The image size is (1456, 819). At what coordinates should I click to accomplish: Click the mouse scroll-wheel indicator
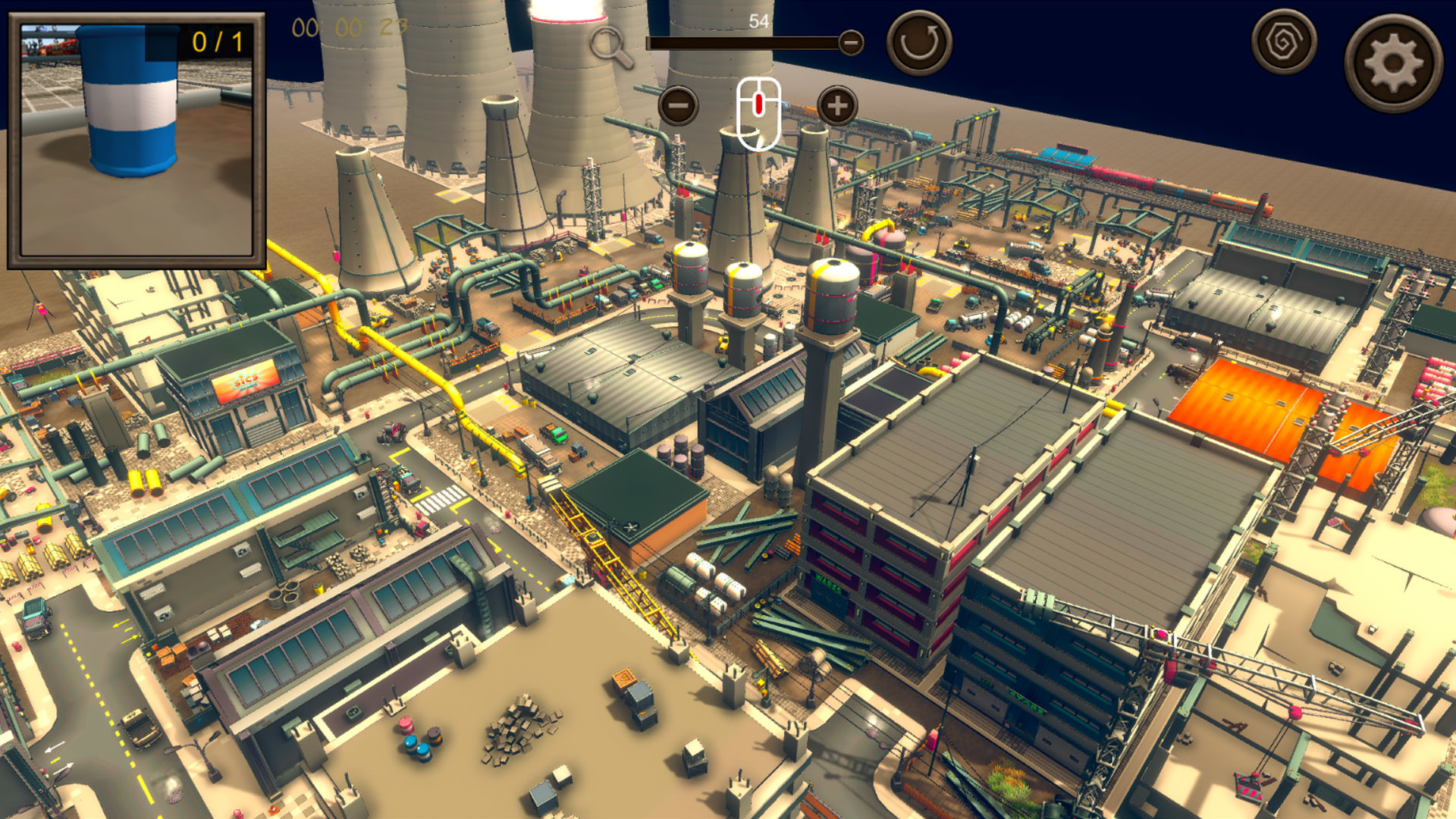[x=759, y=114]
